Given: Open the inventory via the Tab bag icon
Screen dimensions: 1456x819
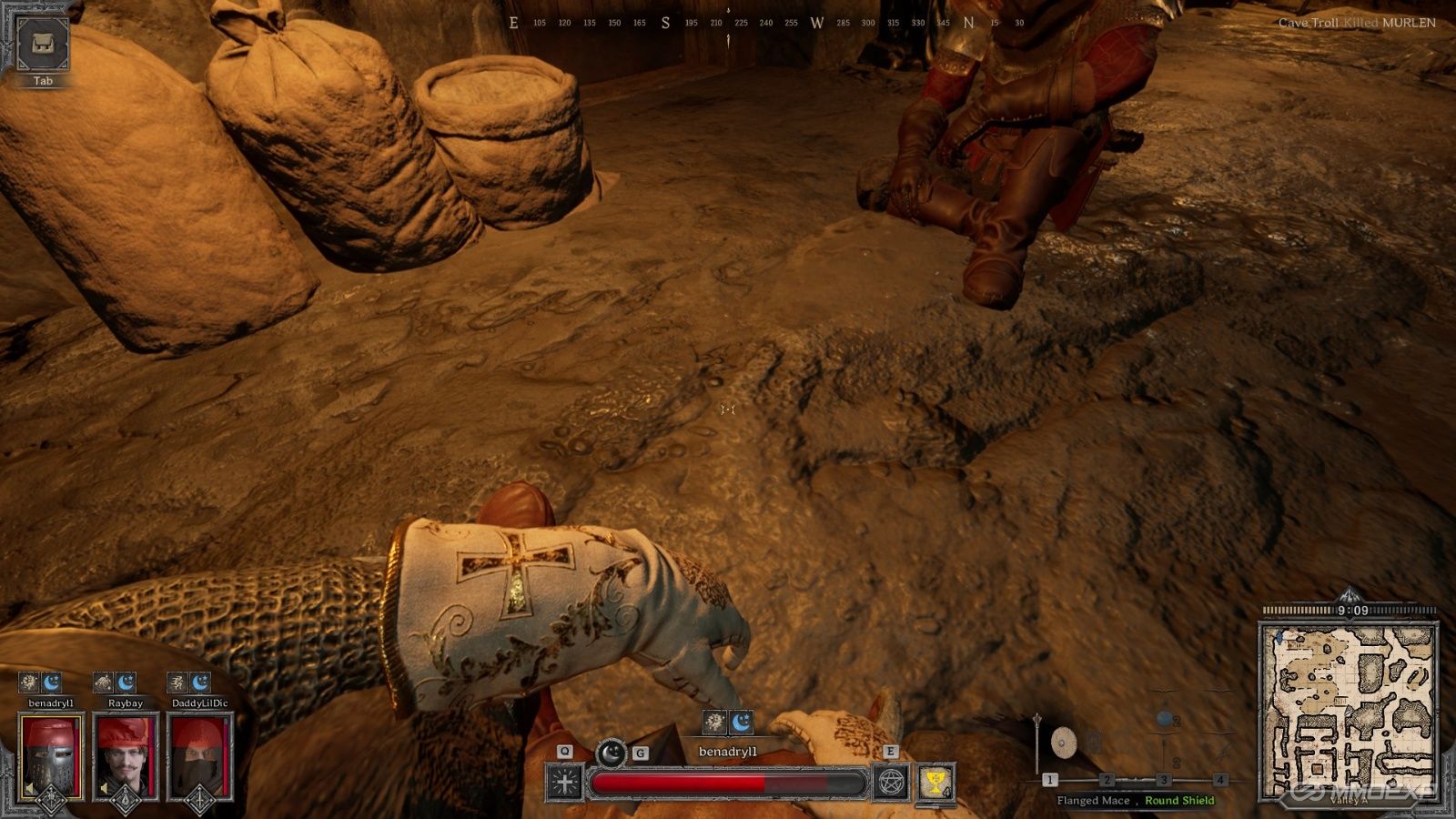Looking at the screenshot, I should coord(44,44).
